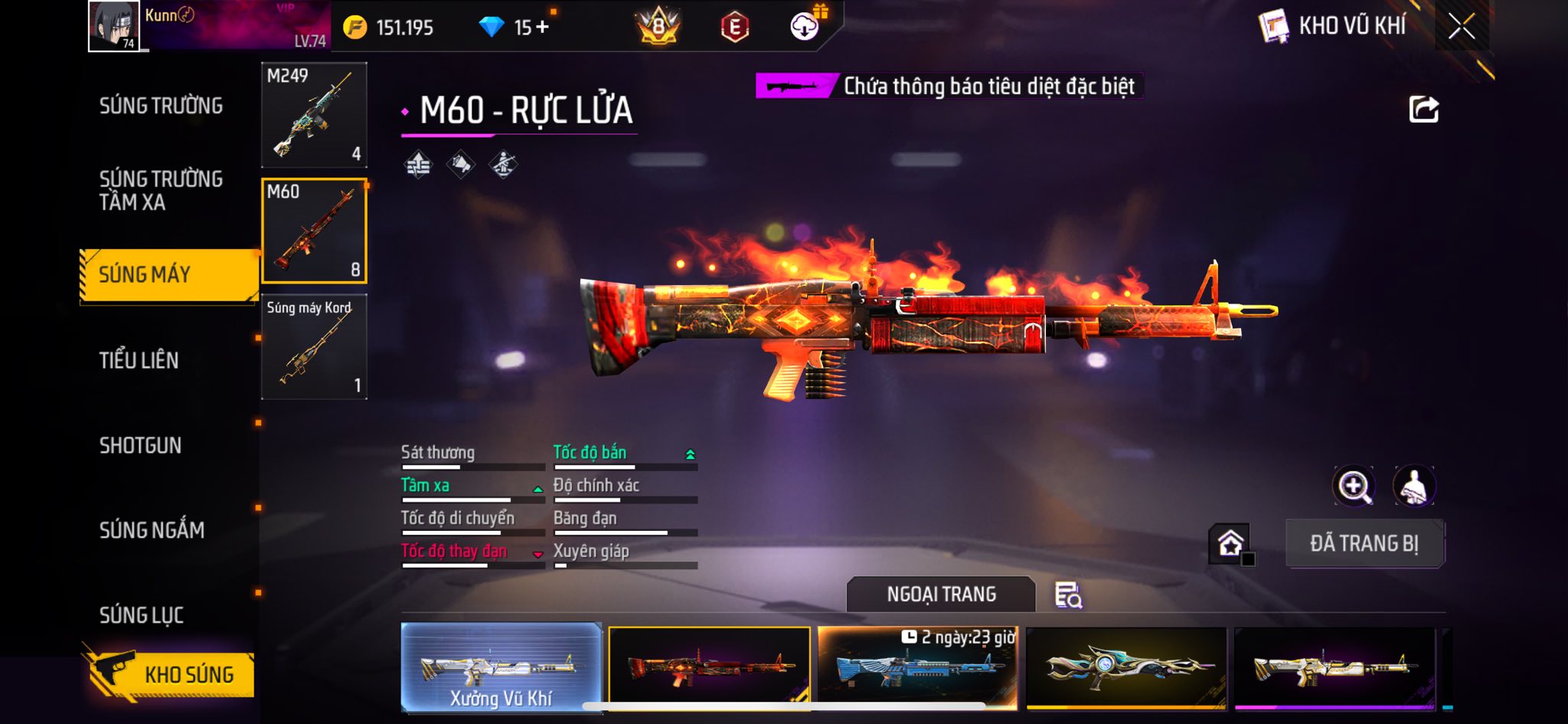
Task: Open the Xưởng Vũ Khí skin tile
Action: click(x=501, y=668)
